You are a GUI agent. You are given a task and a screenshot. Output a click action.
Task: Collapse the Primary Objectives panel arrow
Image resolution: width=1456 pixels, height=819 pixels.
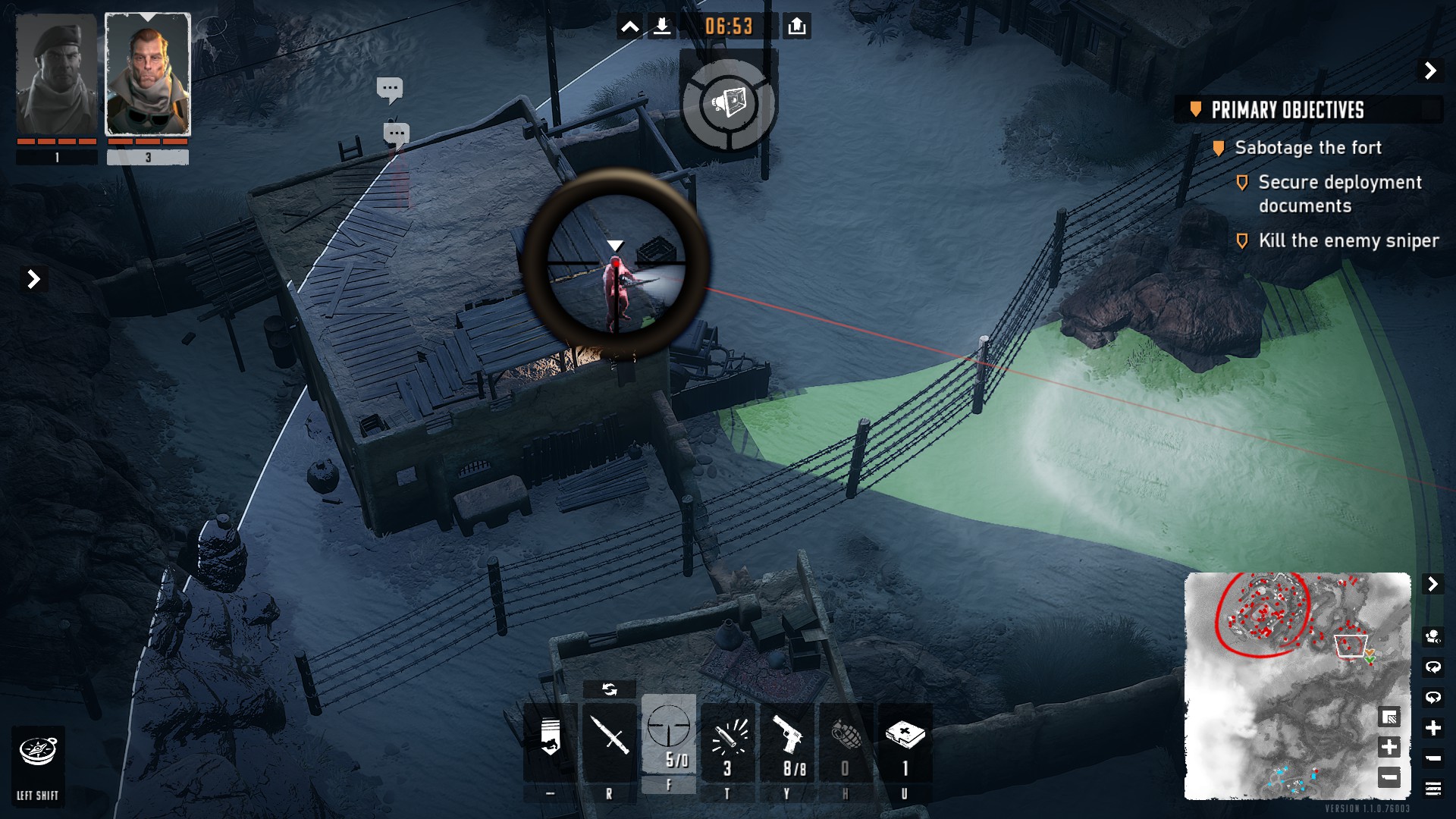[1430, 71]
